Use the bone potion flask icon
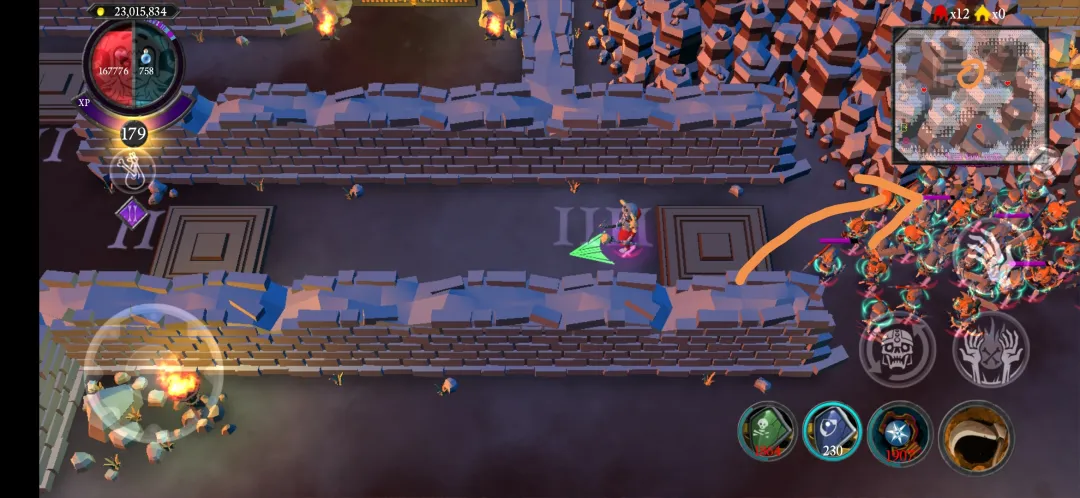Image resolution: width=1080 pixels, height=498 pixels. [133, 172]
